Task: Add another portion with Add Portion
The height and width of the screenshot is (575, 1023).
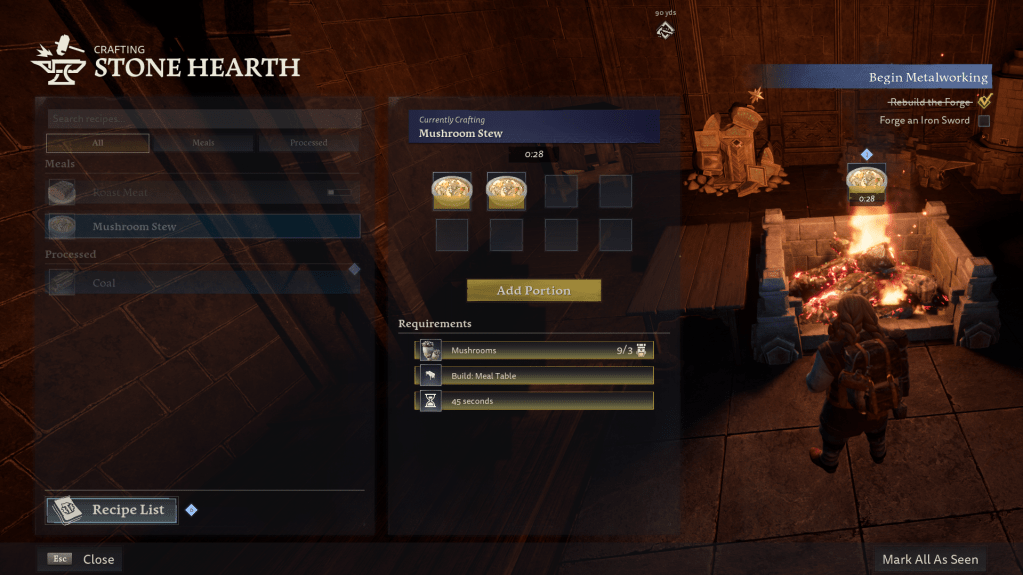Action: pyautogui.click(x=533, y=290)
